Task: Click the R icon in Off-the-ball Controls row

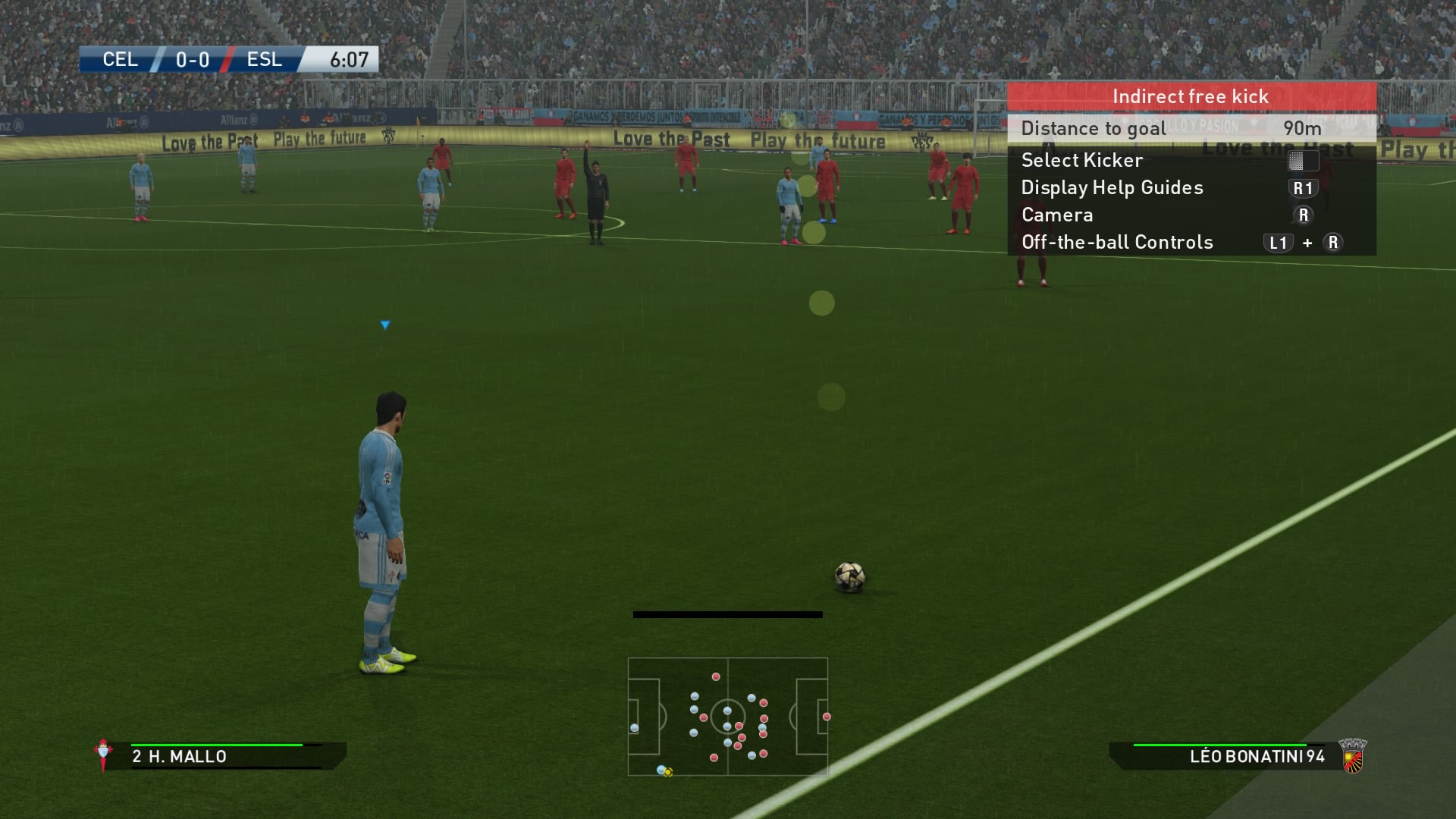Action: click(1332, 243)
